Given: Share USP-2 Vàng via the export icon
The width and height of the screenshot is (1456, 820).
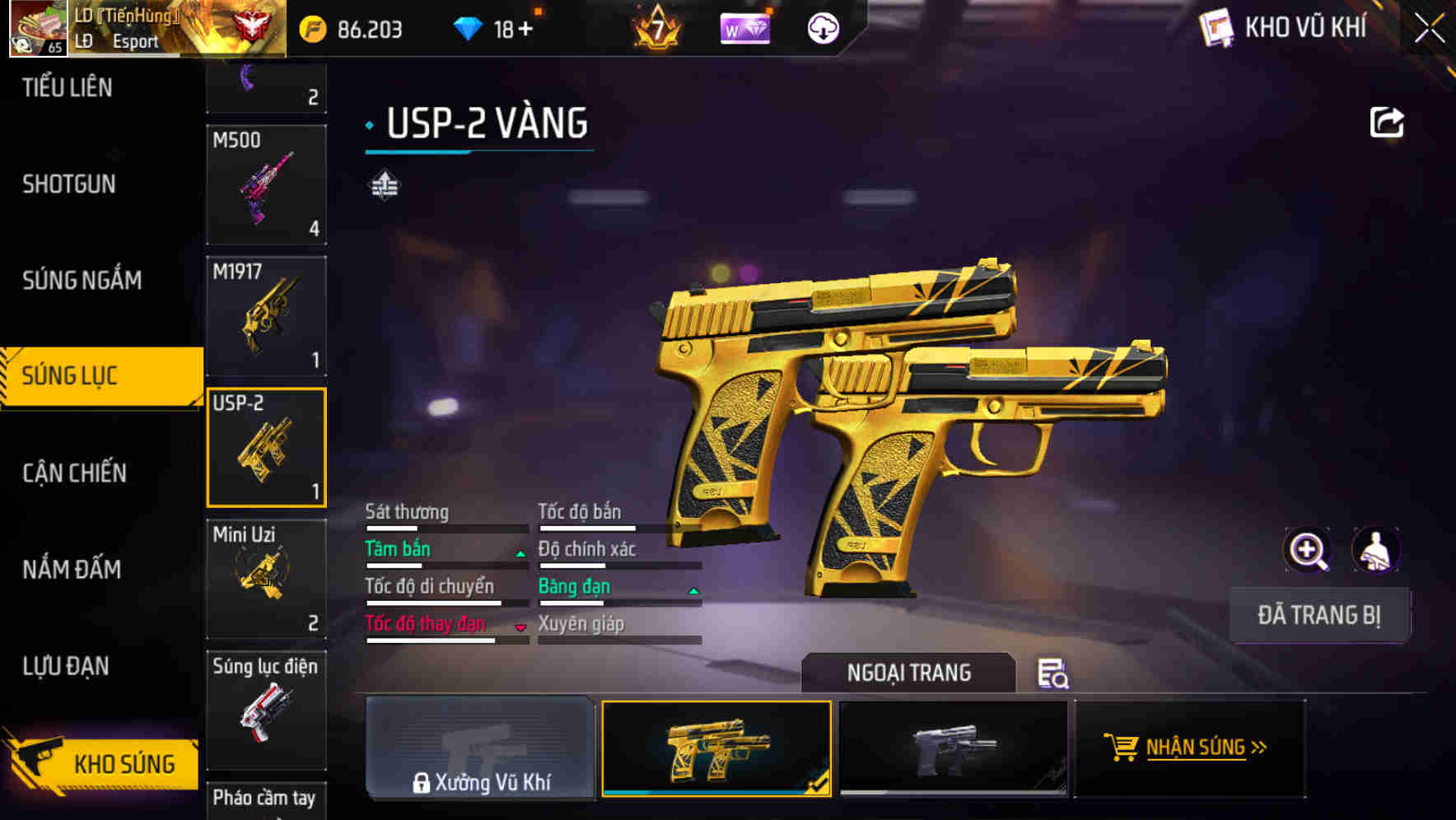Looking at the screenshot, I should pos(1388,121).
